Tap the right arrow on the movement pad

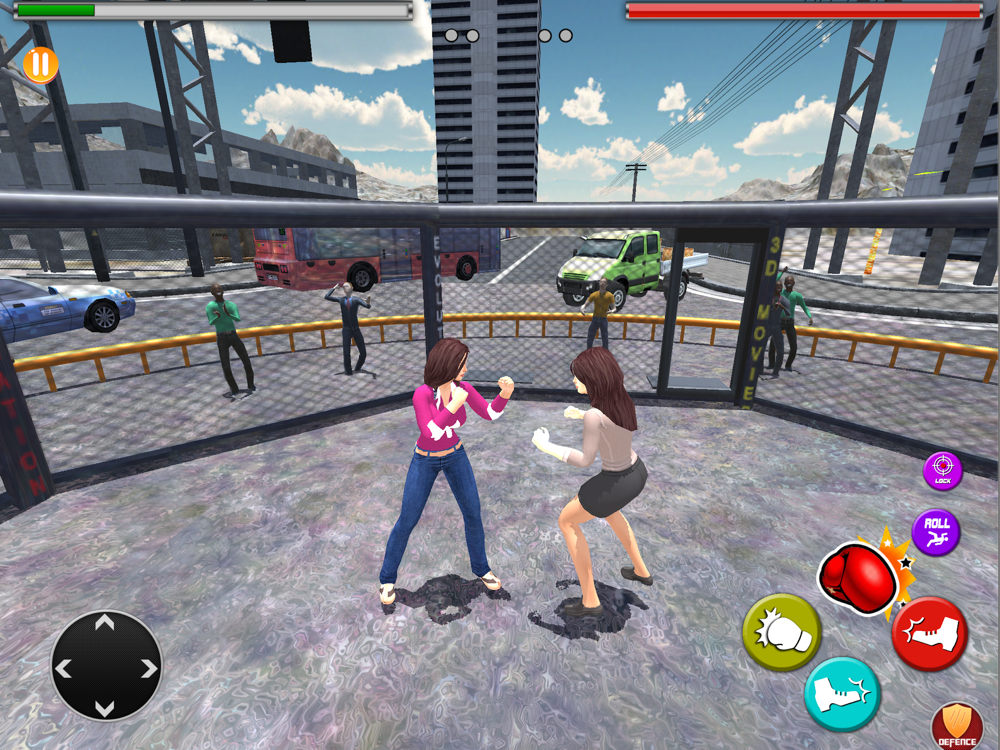click(148, 668)
